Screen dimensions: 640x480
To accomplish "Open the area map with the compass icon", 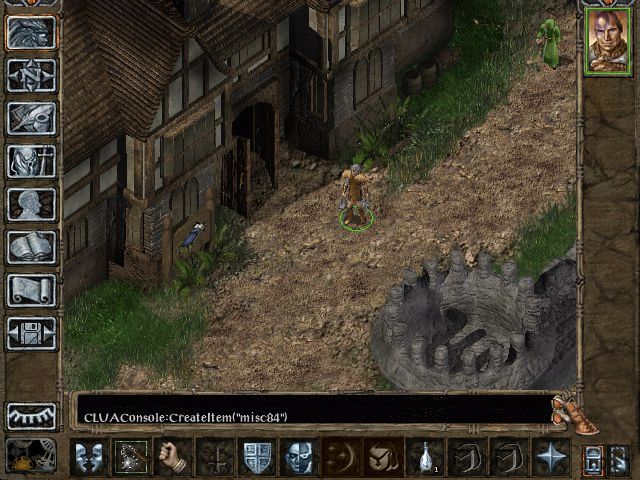I will tap(31, 75).
